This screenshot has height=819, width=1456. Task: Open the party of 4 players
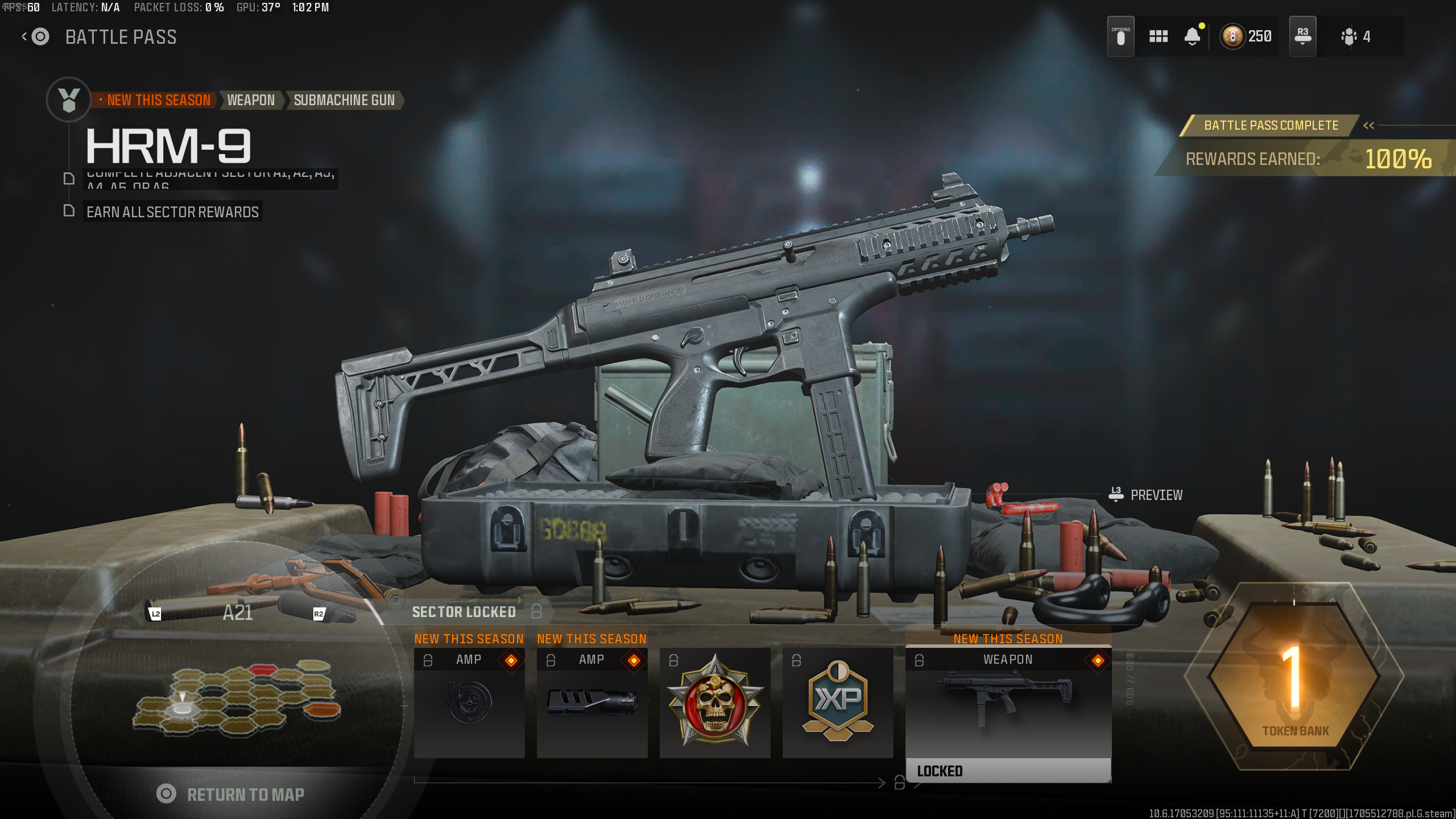[1356, 37]
